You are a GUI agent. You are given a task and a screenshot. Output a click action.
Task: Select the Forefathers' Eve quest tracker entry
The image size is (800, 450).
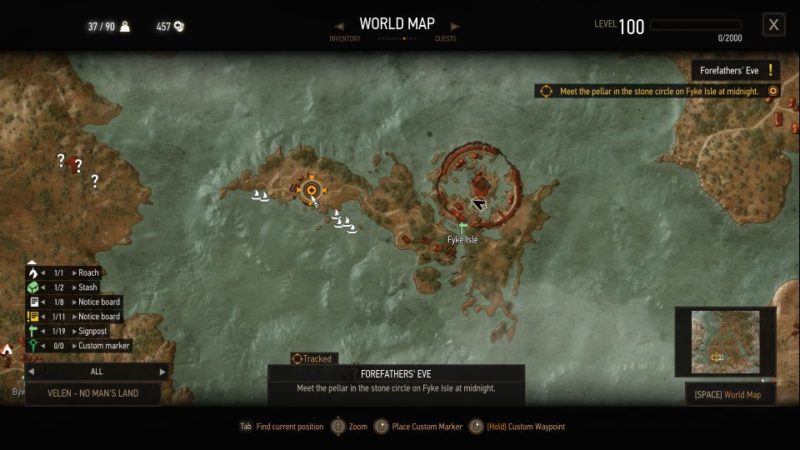[736, 70]
